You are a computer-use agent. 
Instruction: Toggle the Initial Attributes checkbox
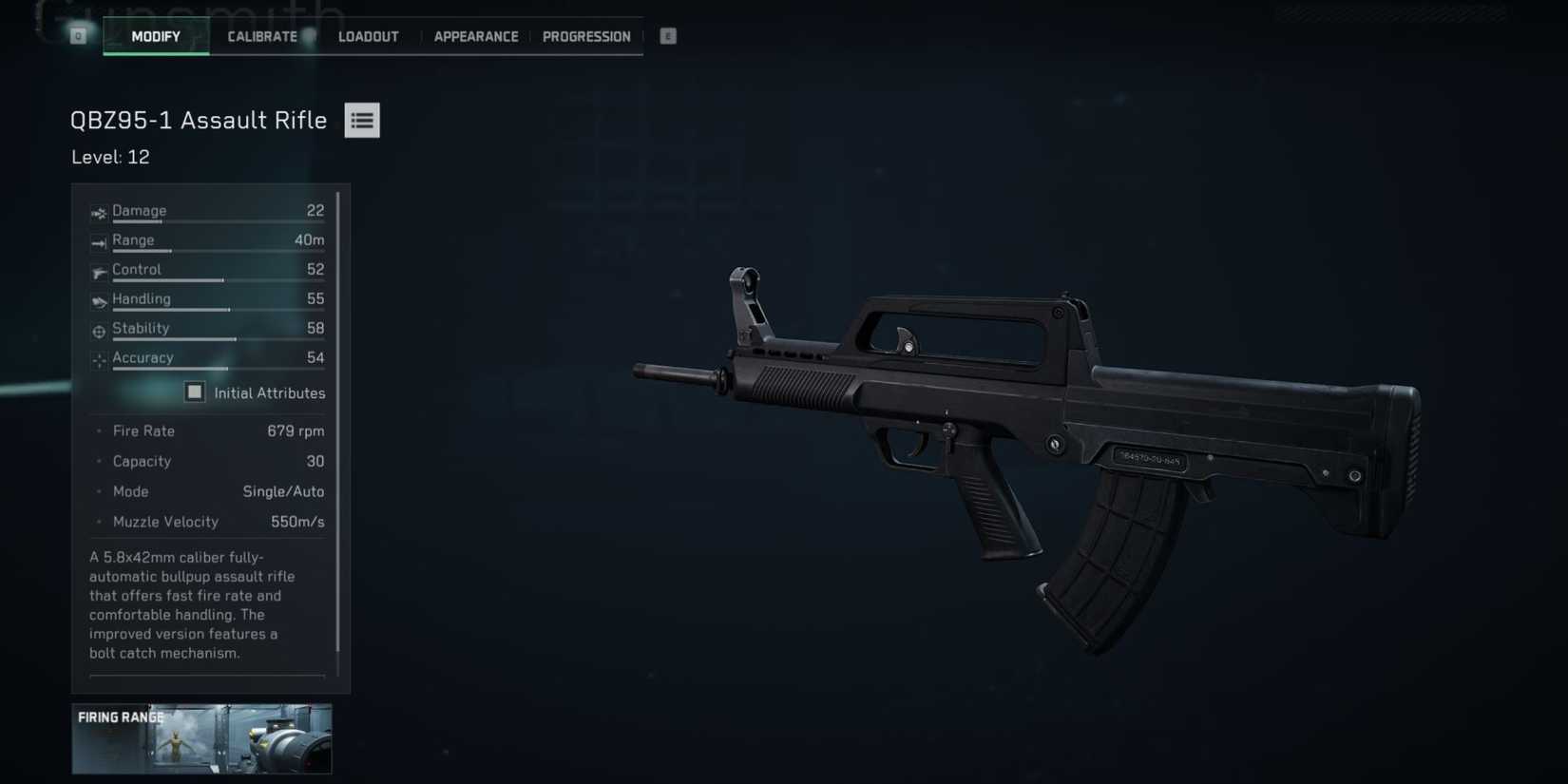(x=194, y=392)
